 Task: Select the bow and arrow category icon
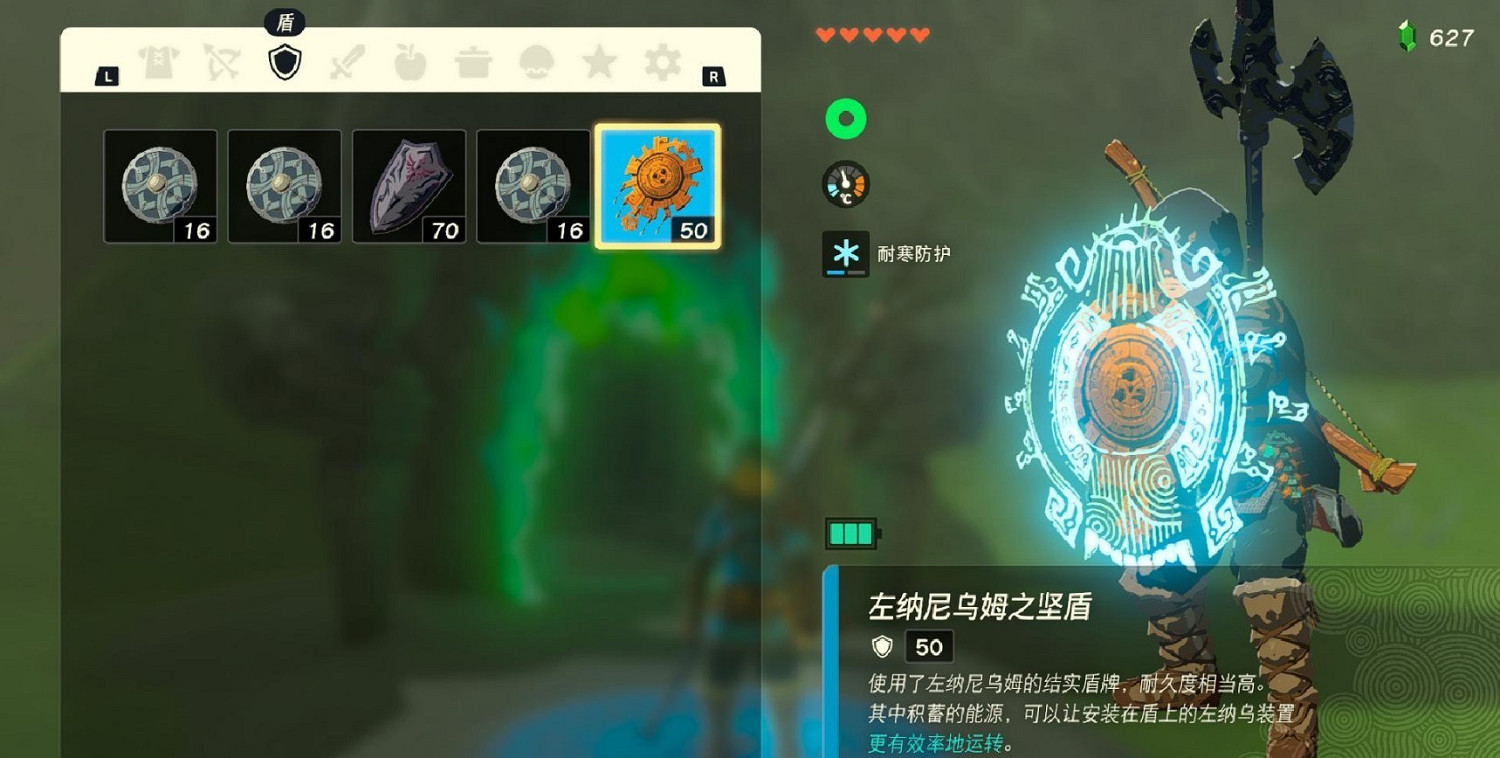[x=222, y=62]
